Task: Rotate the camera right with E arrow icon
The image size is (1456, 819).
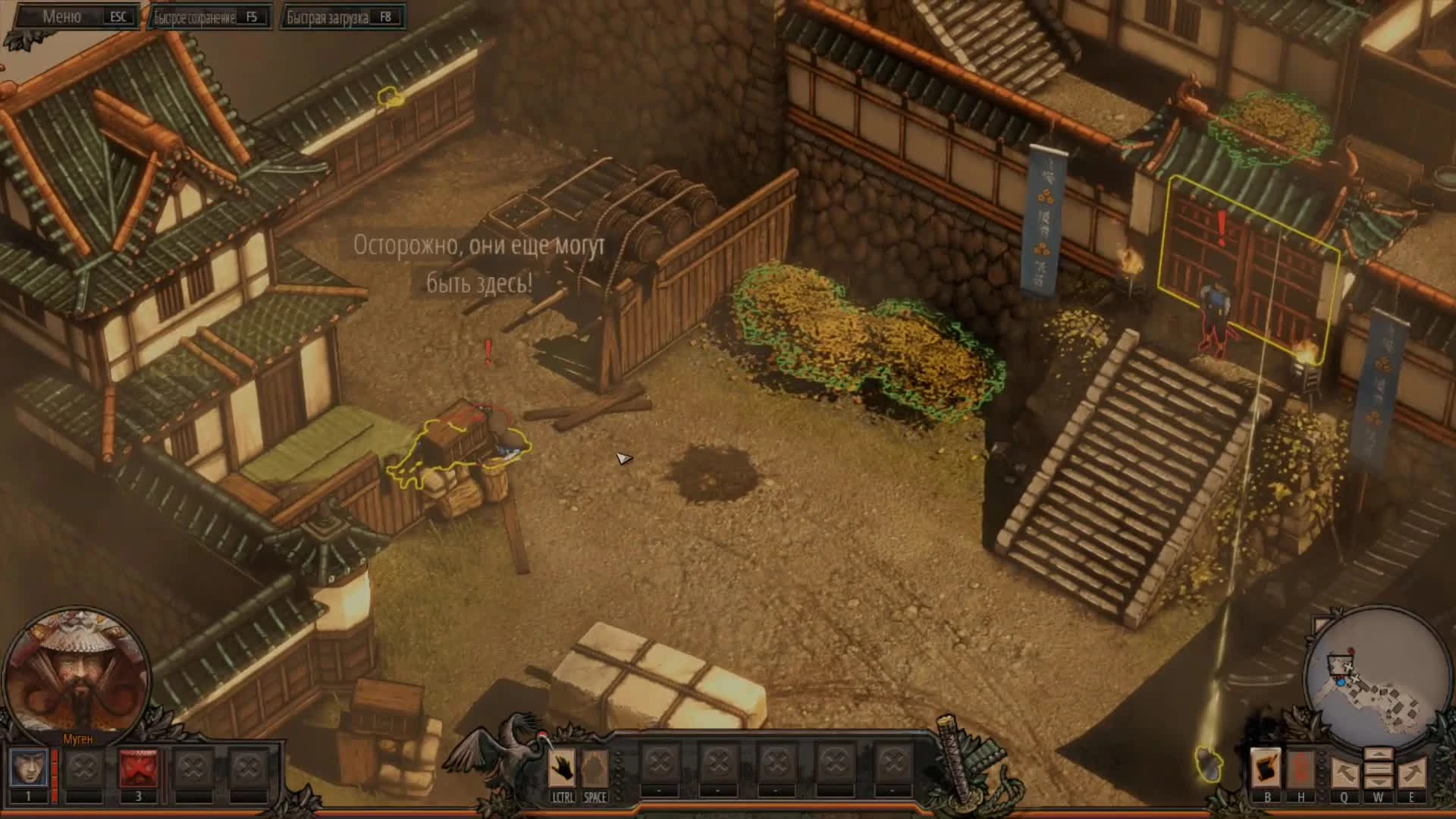Action: click(x=1410, y=773)
